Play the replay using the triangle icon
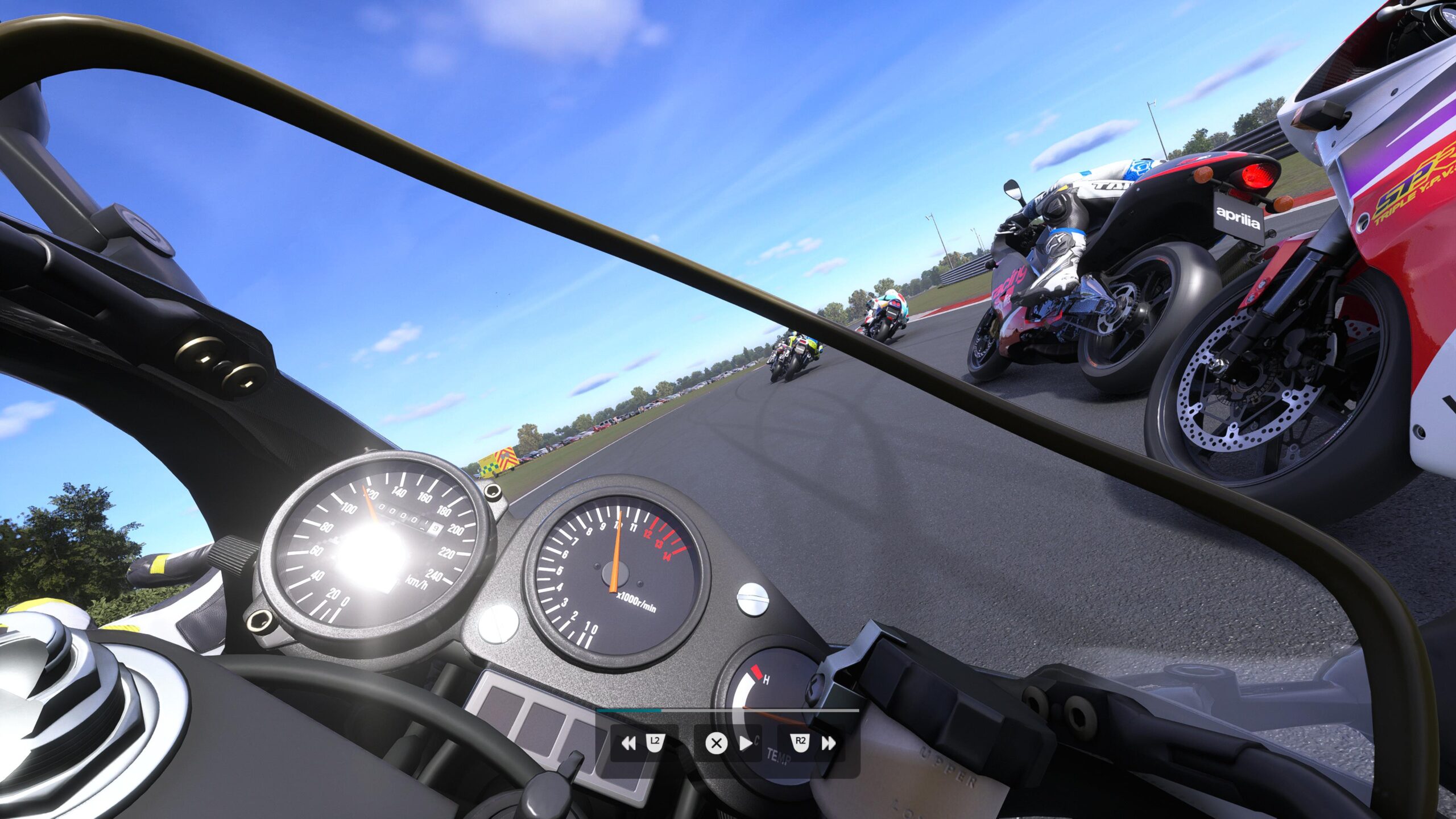The image size is (1456, 819). [x=746, y=743]
